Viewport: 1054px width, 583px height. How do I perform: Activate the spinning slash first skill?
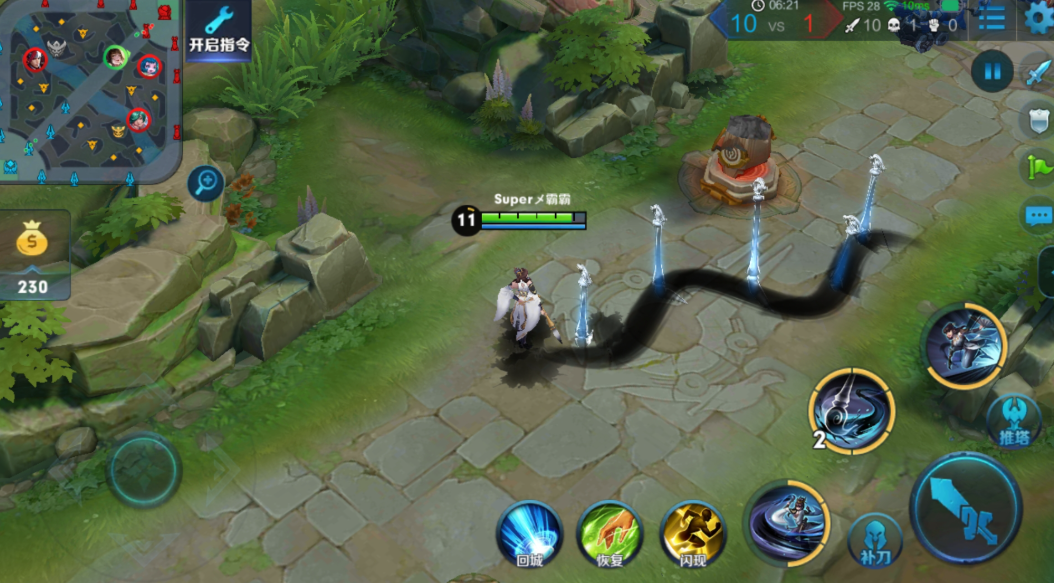pos(788,521)
